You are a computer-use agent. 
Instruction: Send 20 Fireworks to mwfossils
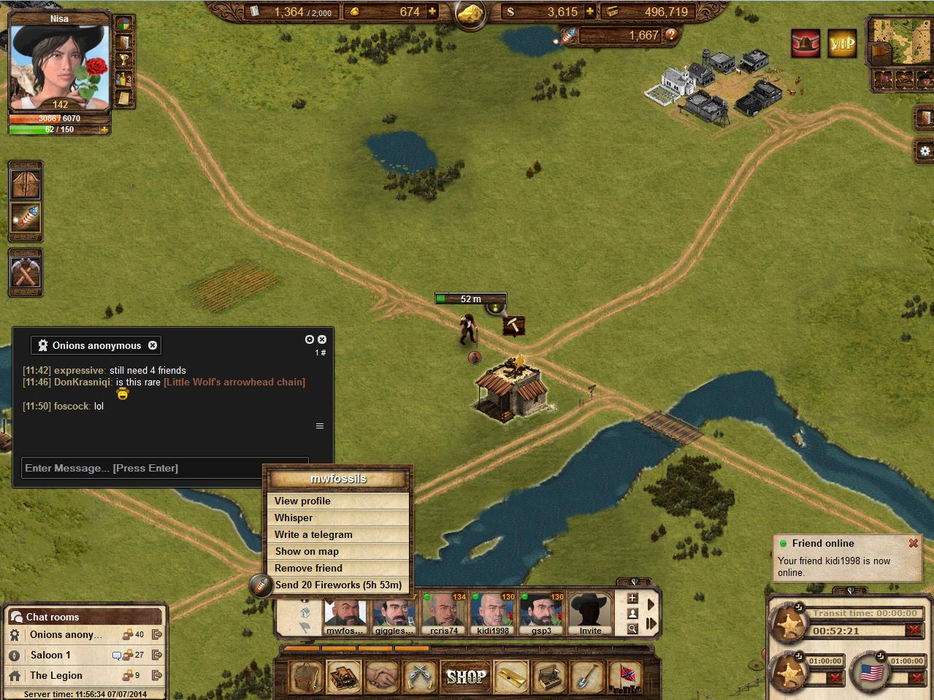tap(338, 585)
